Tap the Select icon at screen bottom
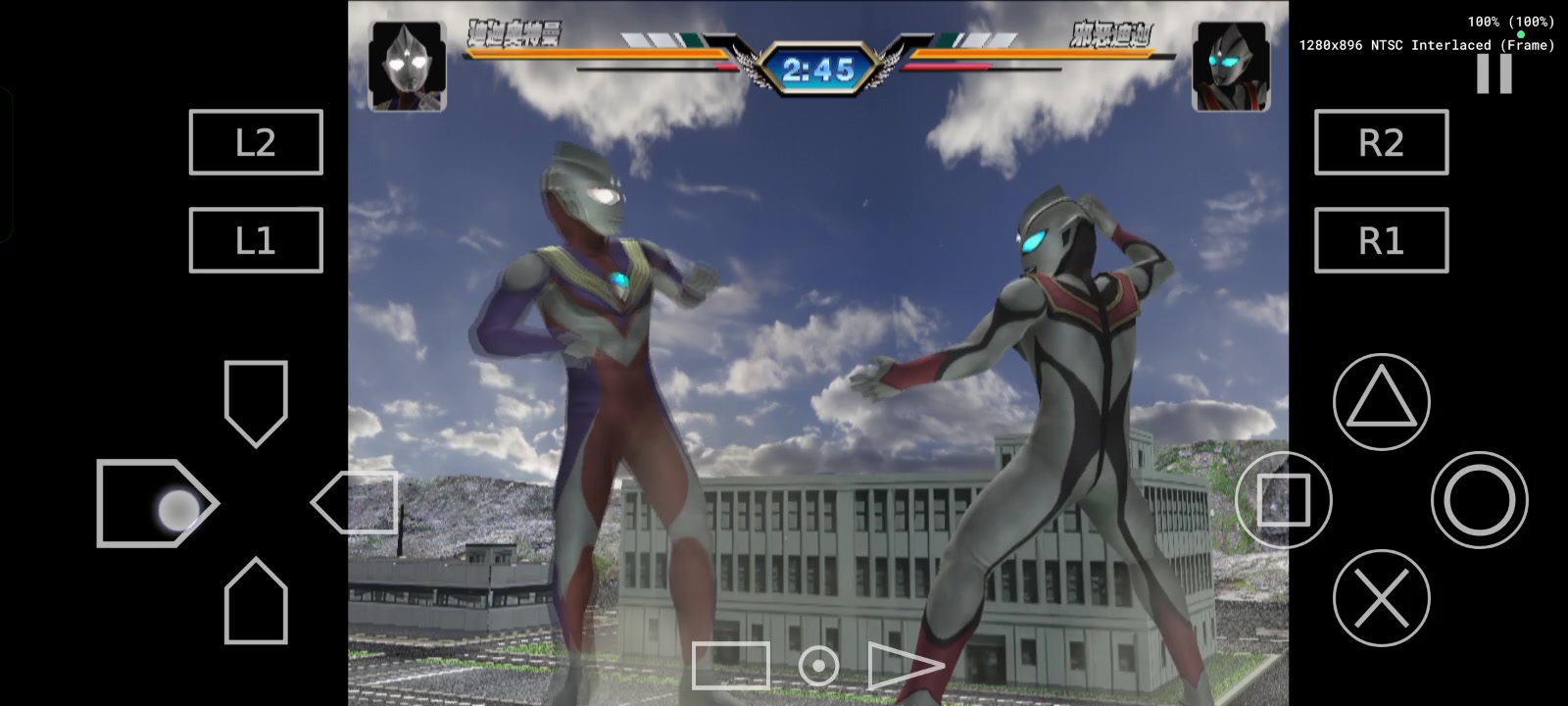1568x706 pixels. pyautogui.click(x=730, y=665)
